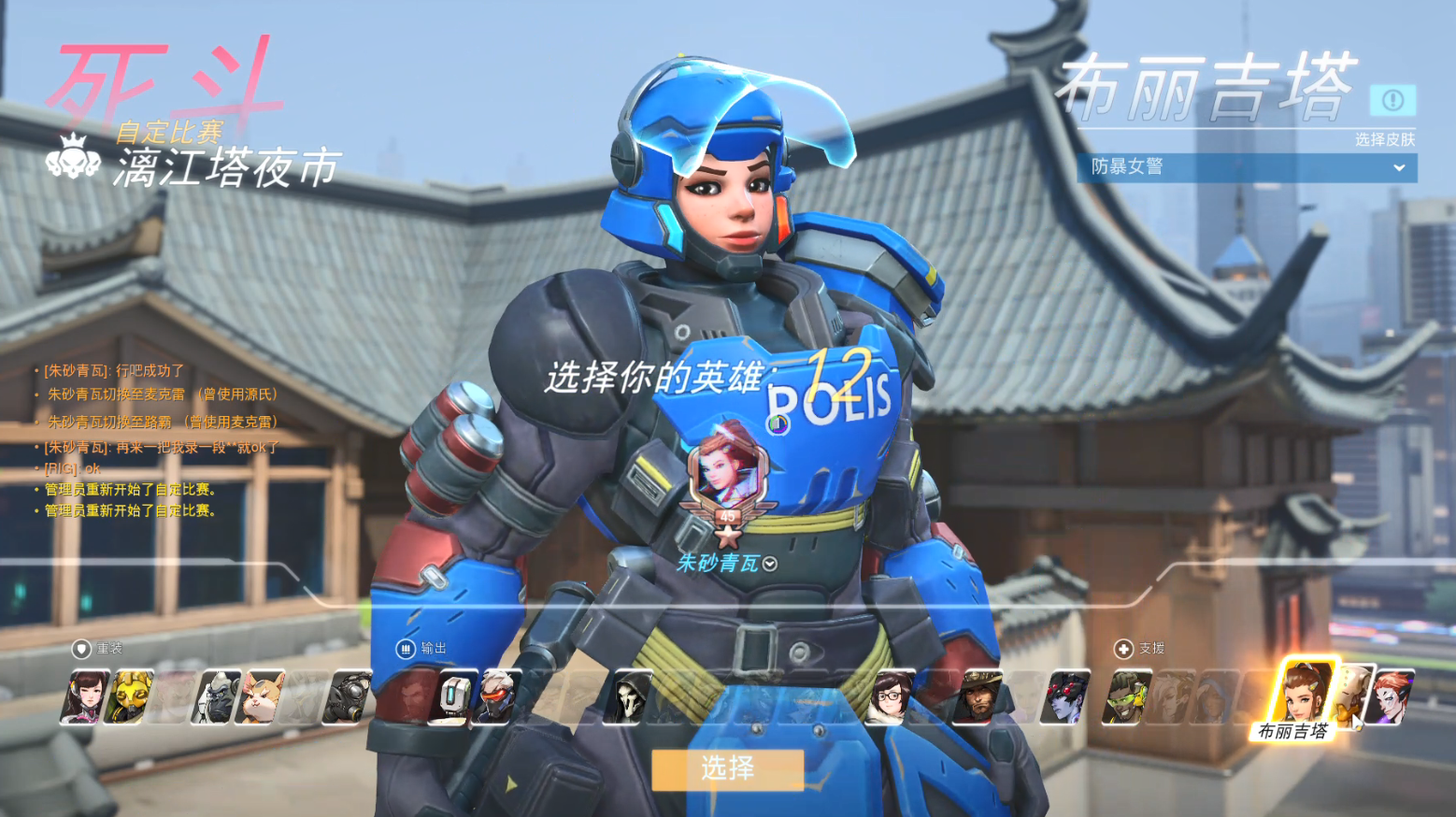The image size is (1456, 817).
Task: Choose the golden Orisa portrait
Action: click(x=129, y=697)
